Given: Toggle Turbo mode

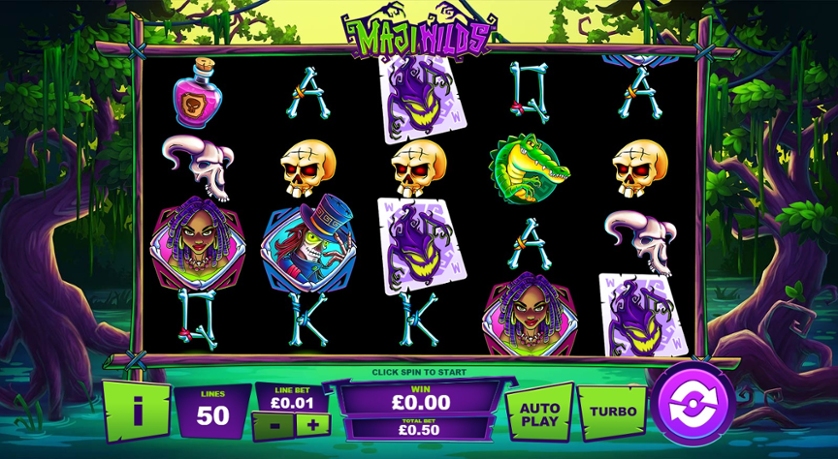Looking at the screenshot, I should (611, 410).
